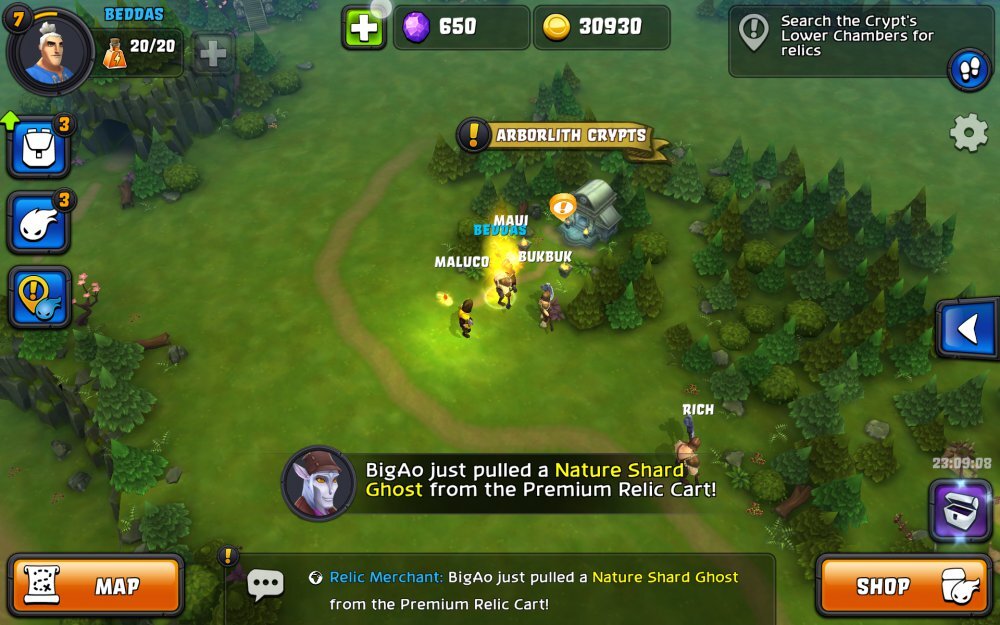
Task: Add energy with the grey plus button
Action: click(x=213, y=52)
